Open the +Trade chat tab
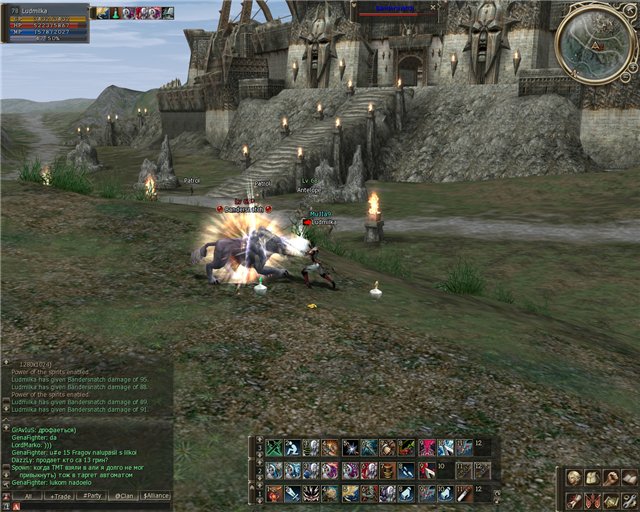640x512 pixels. click(60, 496)
